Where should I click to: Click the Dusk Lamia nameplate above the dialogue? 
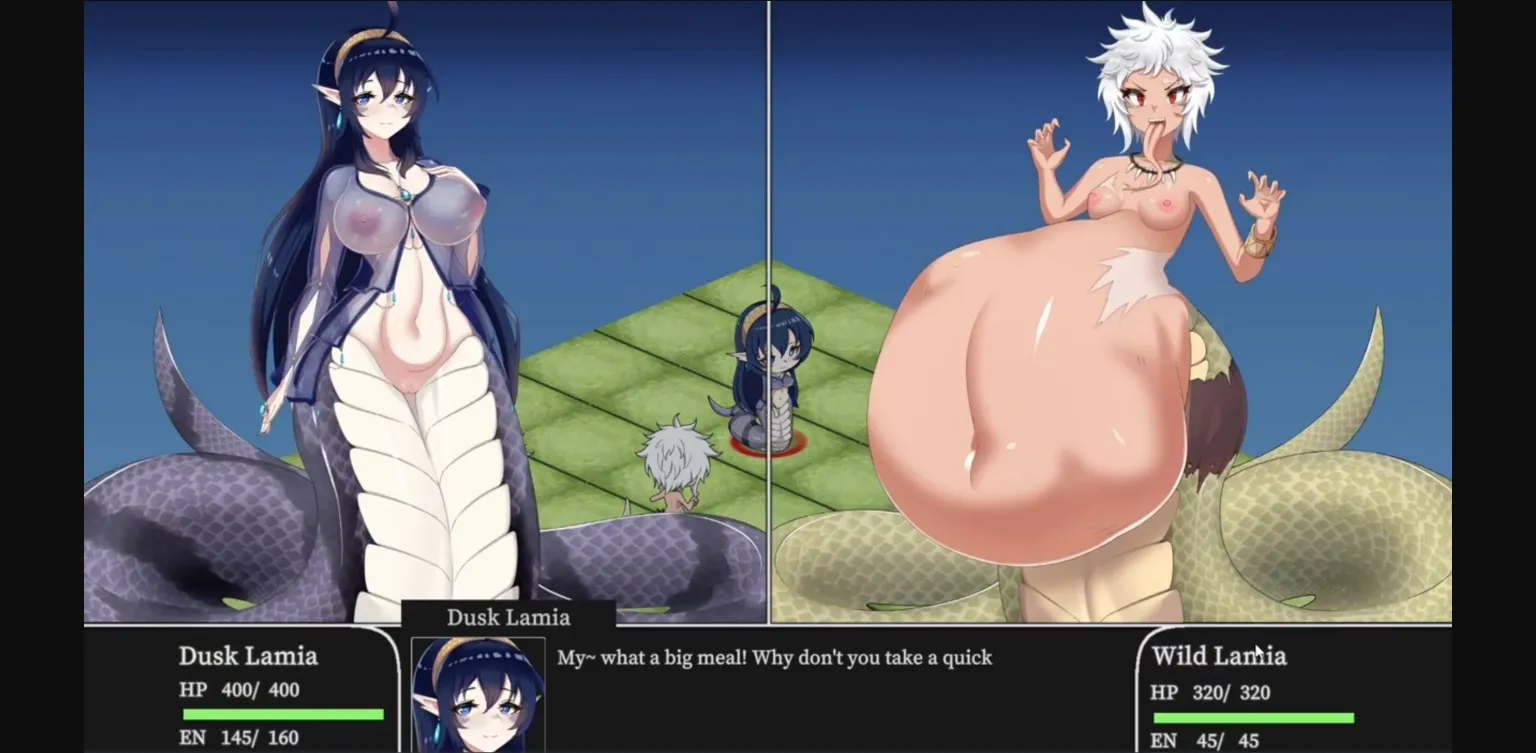pyautogui.click(x=509, y=617)
